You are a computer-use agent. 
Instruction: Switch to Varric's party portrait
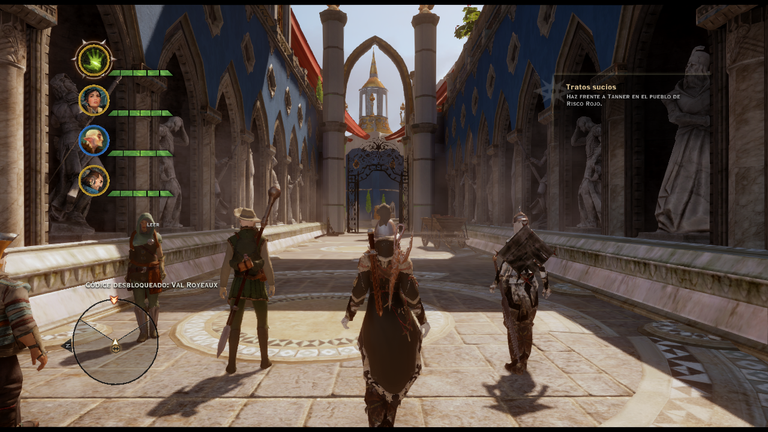tap(94, 180)
